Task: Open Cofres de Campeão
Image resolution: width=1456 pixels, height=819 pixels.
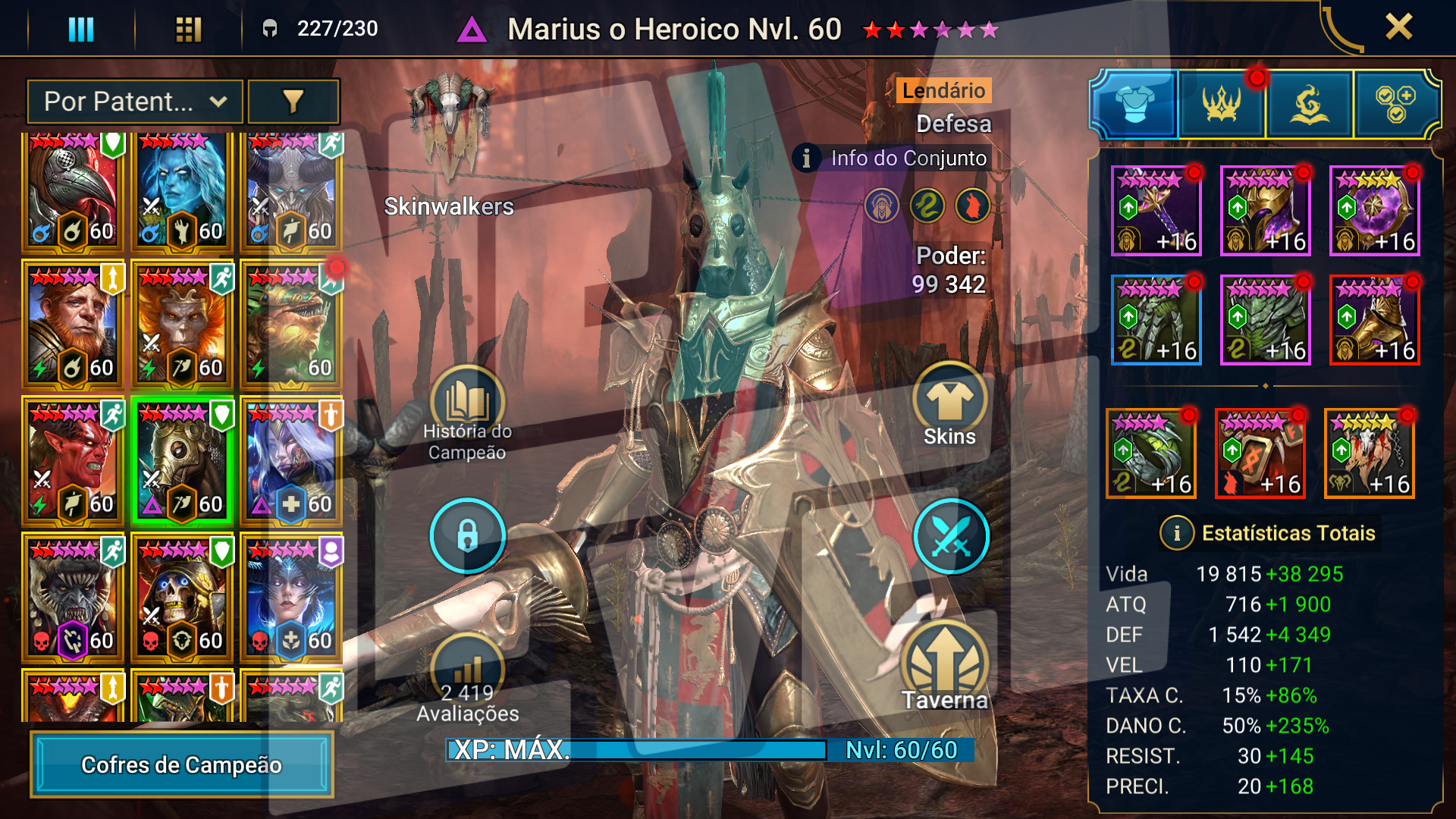Action: tap(182, 764)
